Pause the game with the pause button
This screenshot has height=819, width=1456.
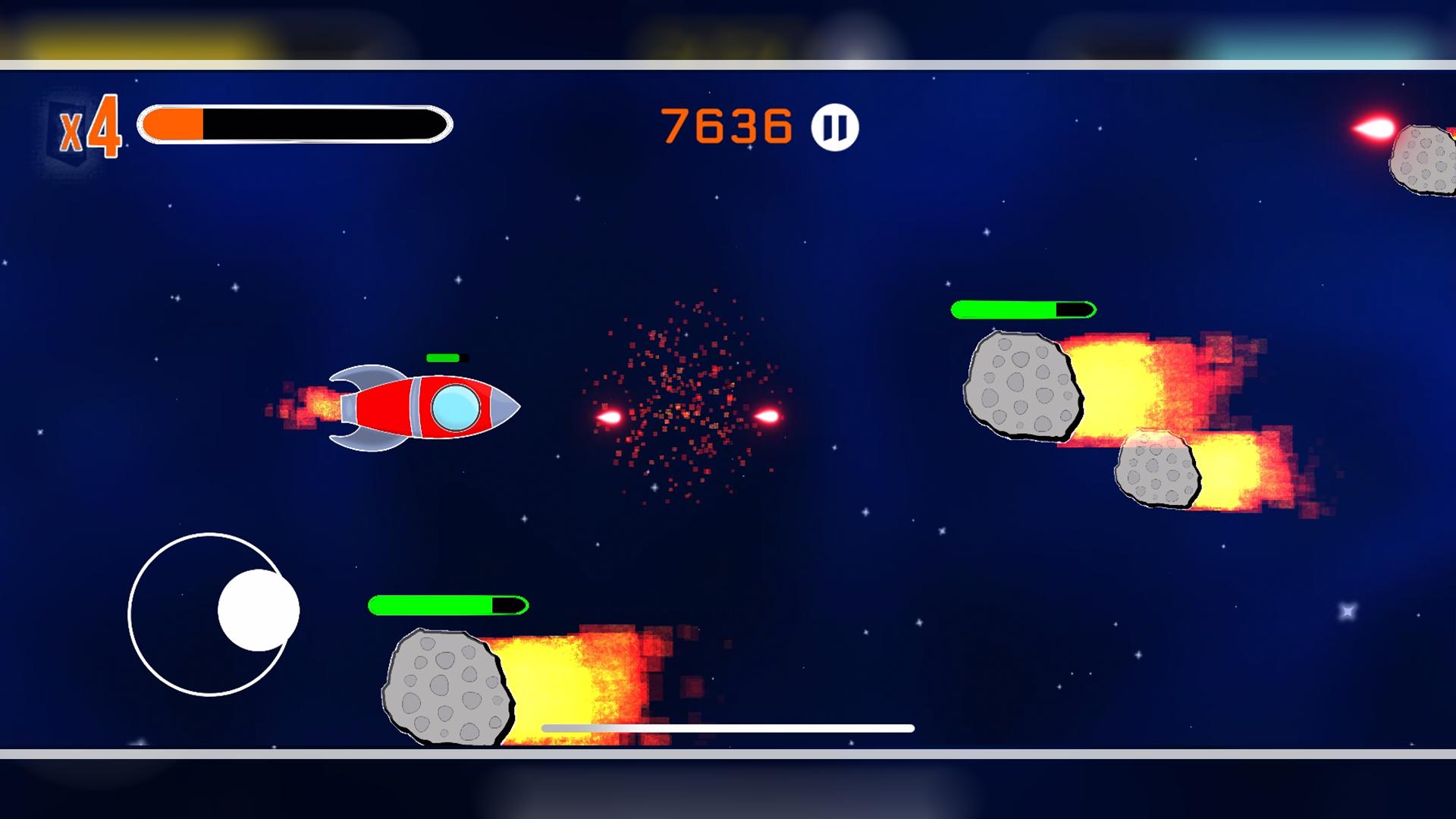pyautogui.click(x=834, y=127)
